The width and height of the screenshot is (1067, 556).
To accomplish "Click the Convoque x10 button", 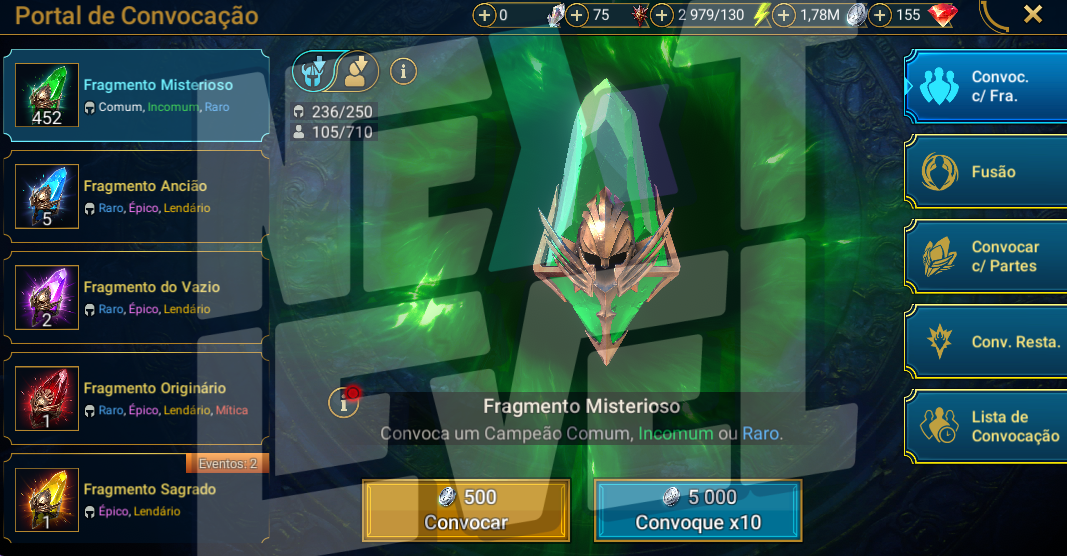I will point(698,510).
